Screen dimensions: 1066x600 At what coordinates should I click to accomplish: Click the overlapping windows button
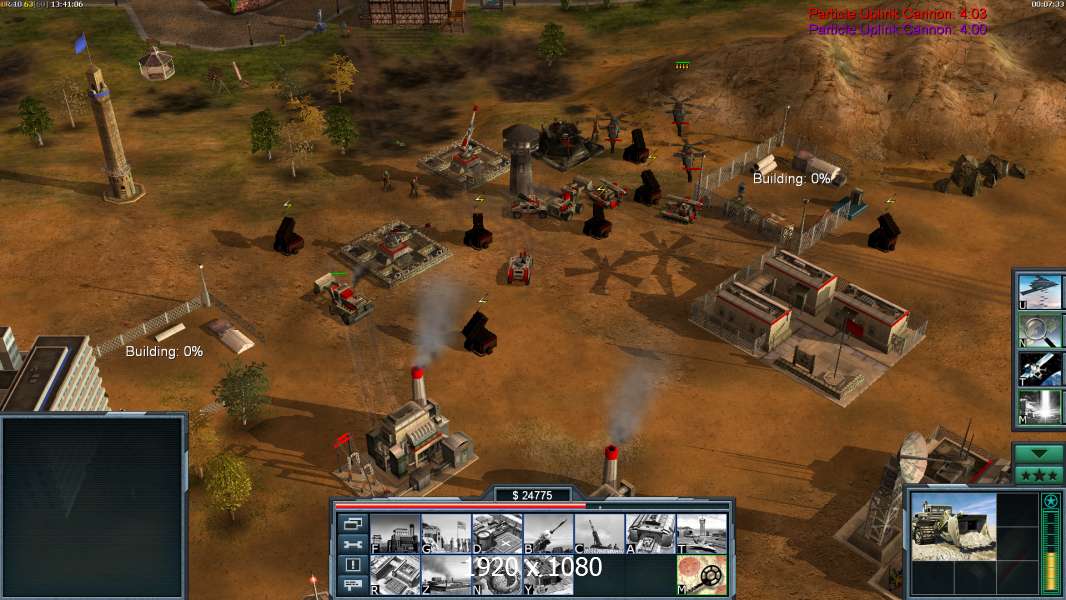click(x=352, y=523)
